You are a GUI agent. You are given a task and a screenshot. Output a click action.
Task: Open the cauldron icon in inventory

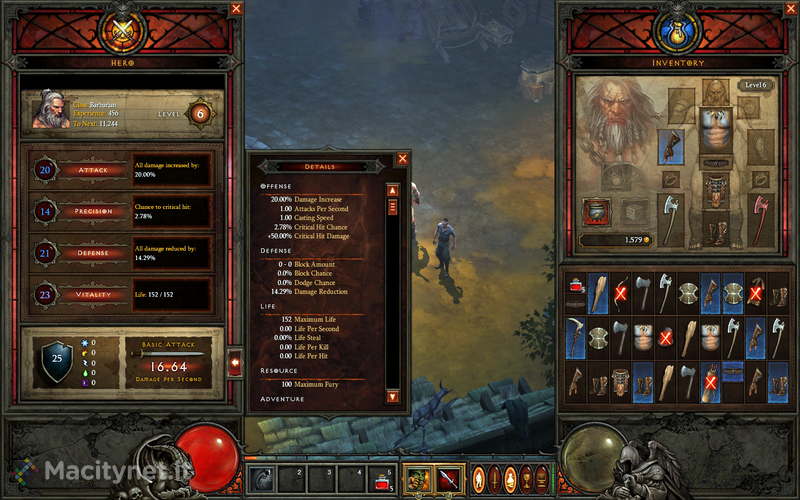coord(596,210)
